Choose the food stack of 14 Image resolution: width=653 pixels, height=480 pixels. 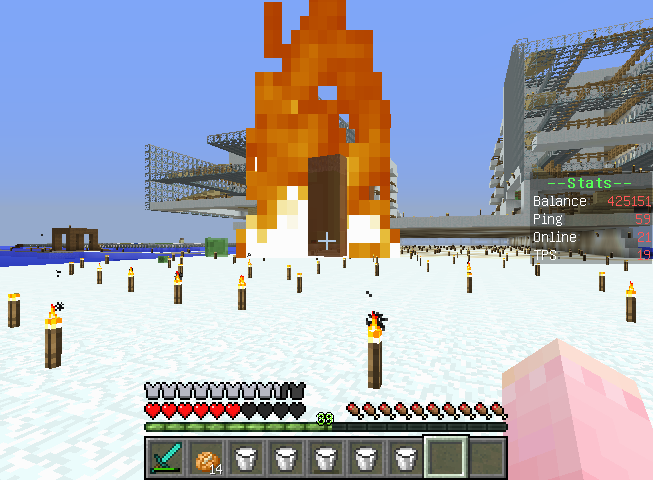[205, 457]
